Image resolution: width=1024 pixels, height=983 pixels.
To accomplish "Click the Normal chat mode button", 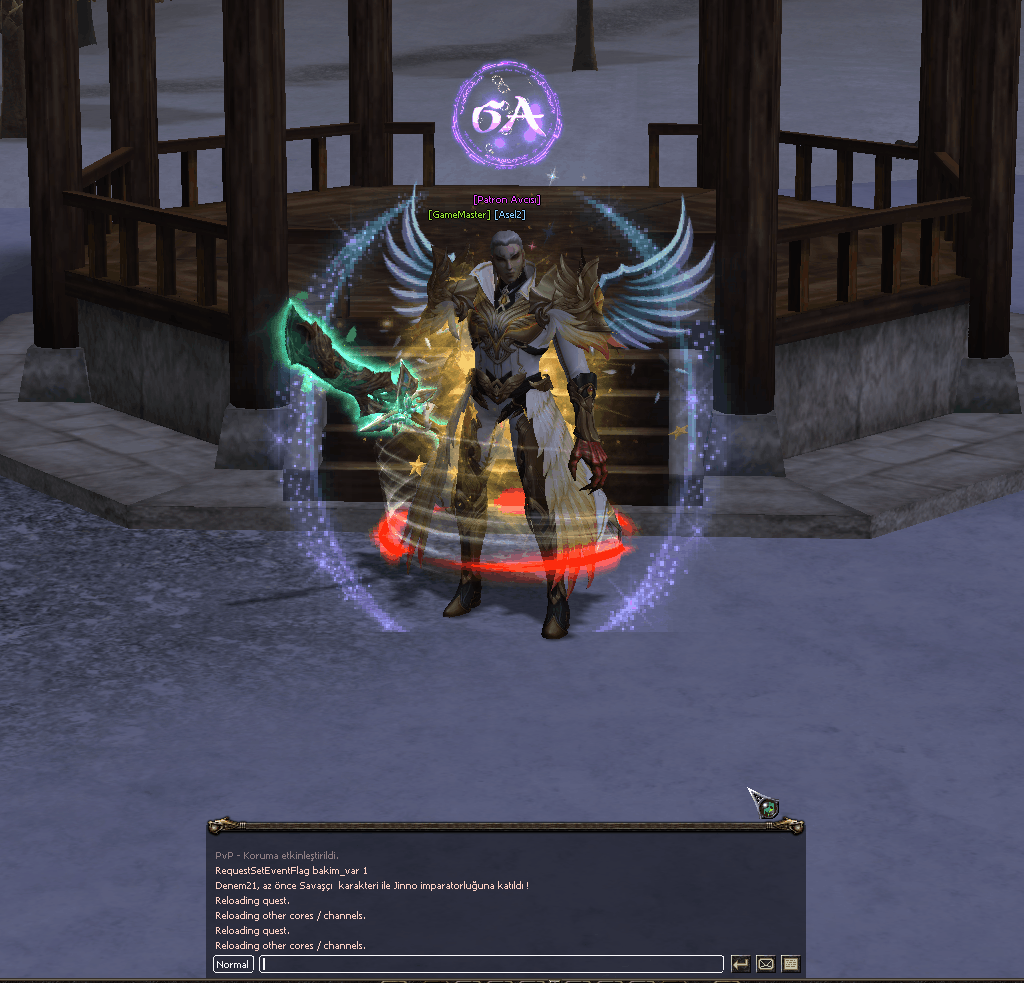I will point(232,965).
